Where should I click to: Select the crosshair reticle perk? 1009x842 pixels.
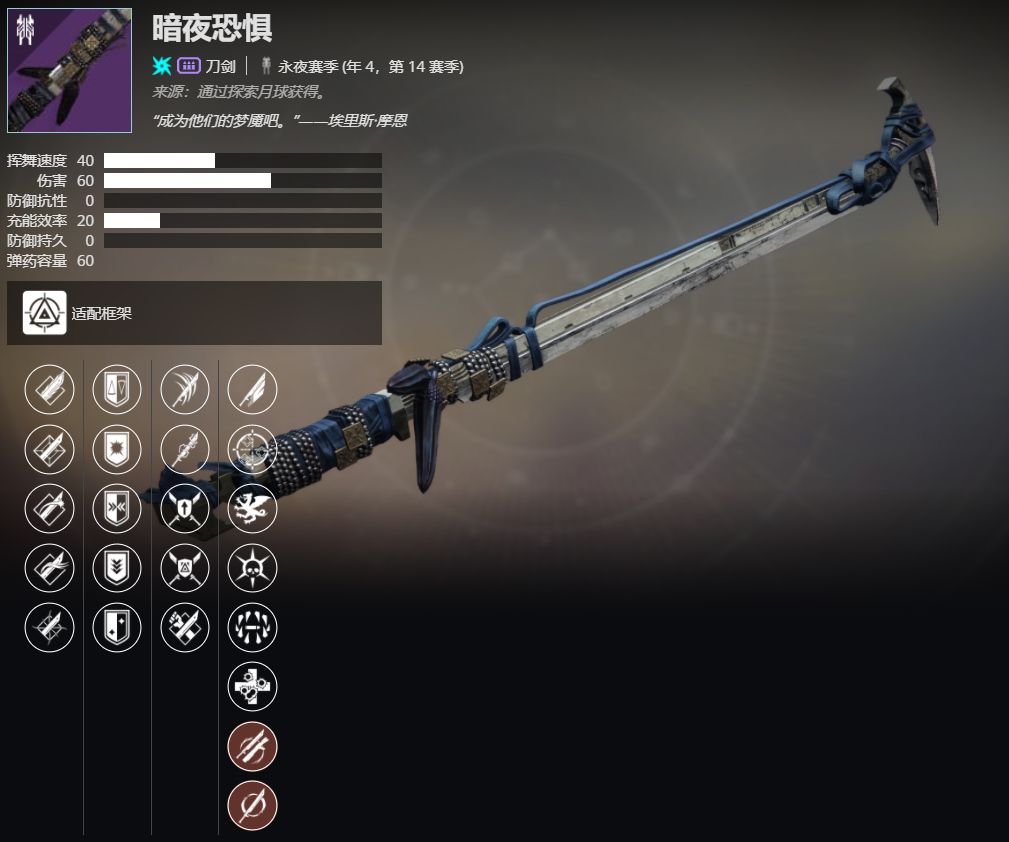[x=253, y=449]
